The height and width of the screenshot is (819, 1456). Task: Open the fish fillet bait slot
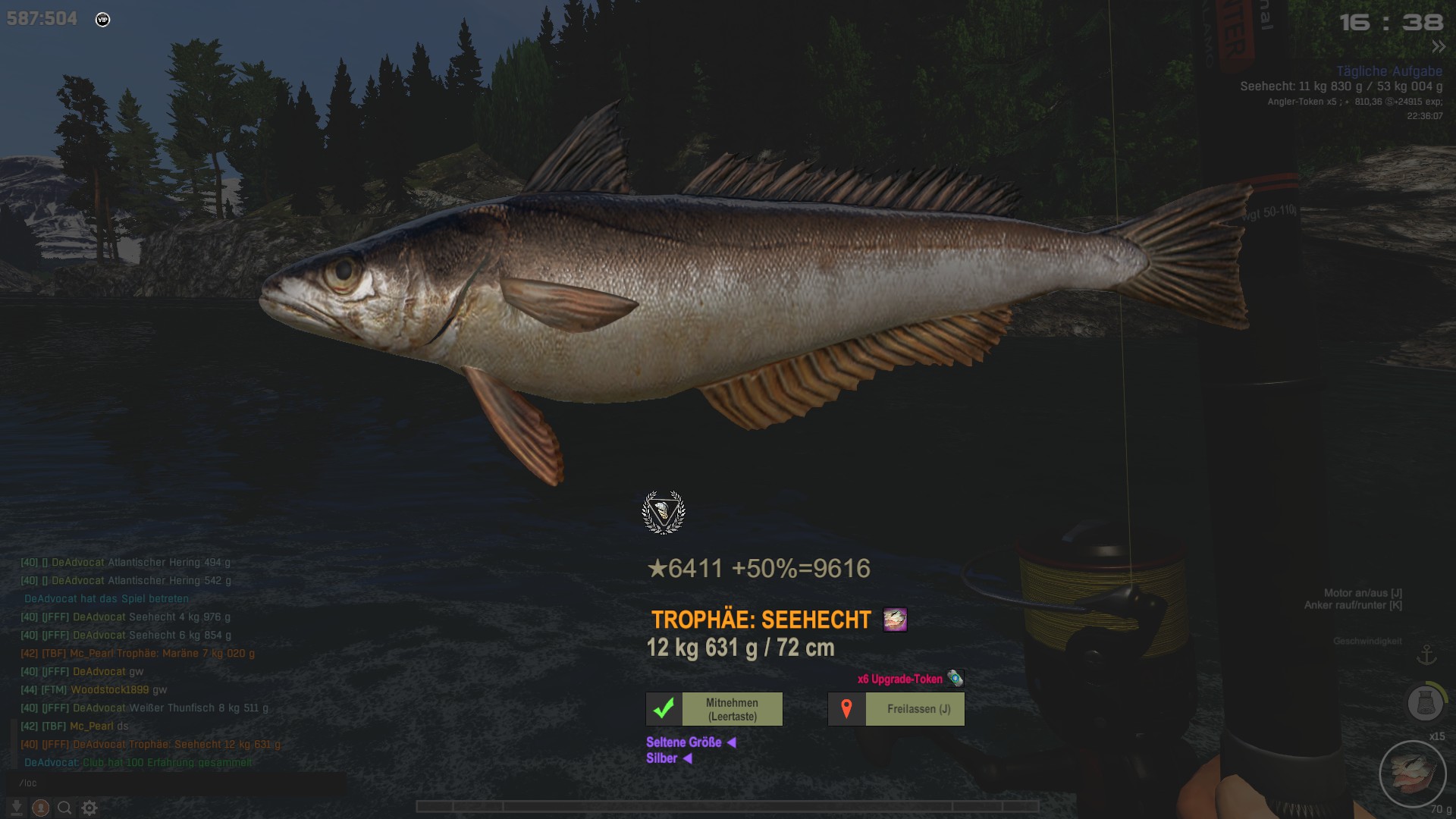(1413, 773)
